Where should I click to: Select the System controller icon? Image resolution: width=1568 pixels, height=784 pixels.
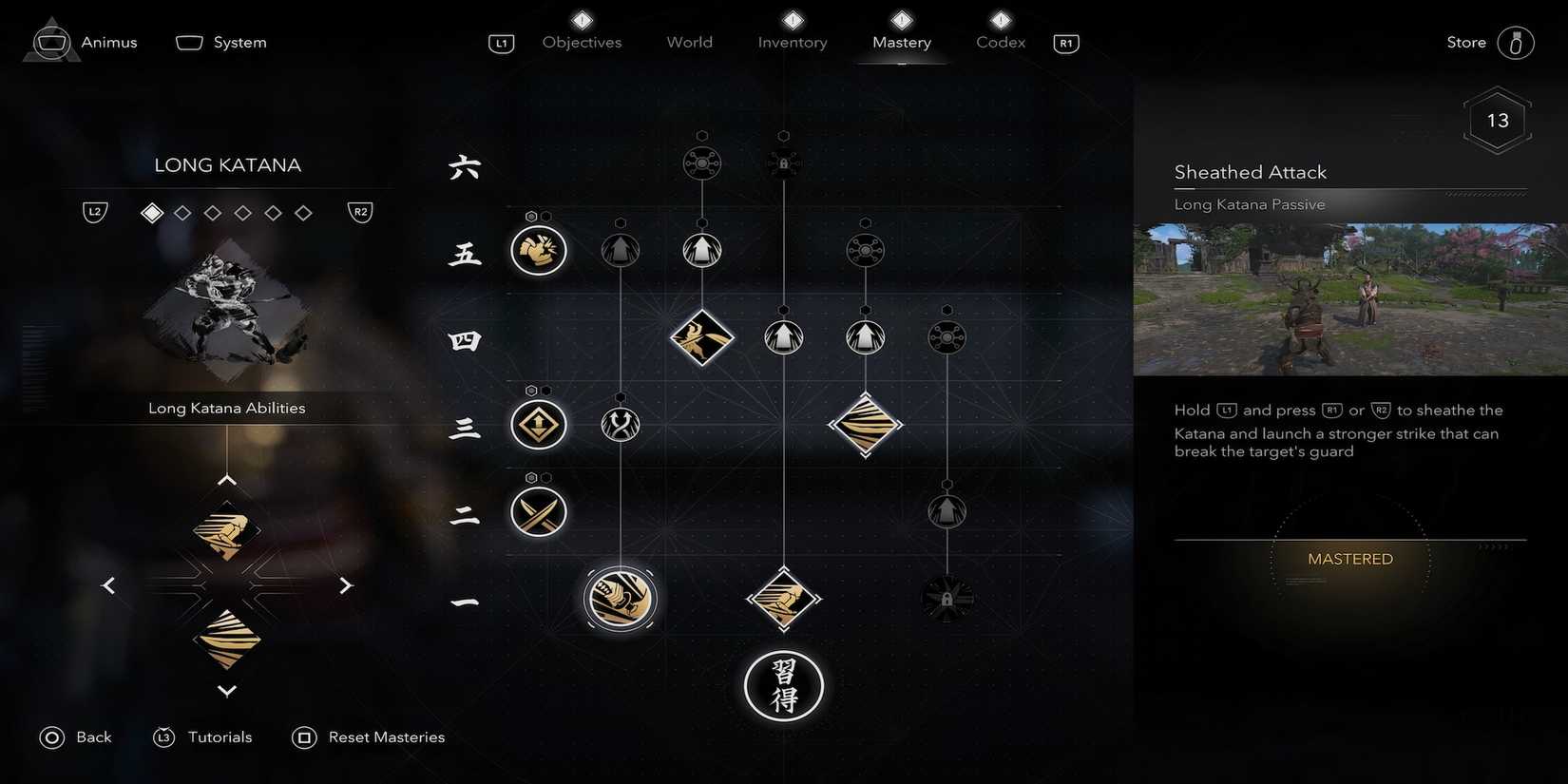188,42
